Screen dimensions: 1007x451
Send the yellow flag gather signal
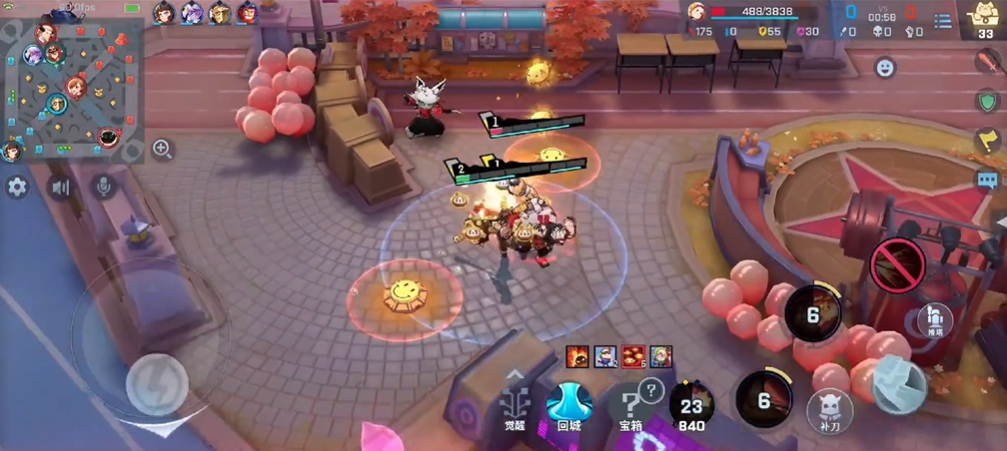tap(988, 140)
